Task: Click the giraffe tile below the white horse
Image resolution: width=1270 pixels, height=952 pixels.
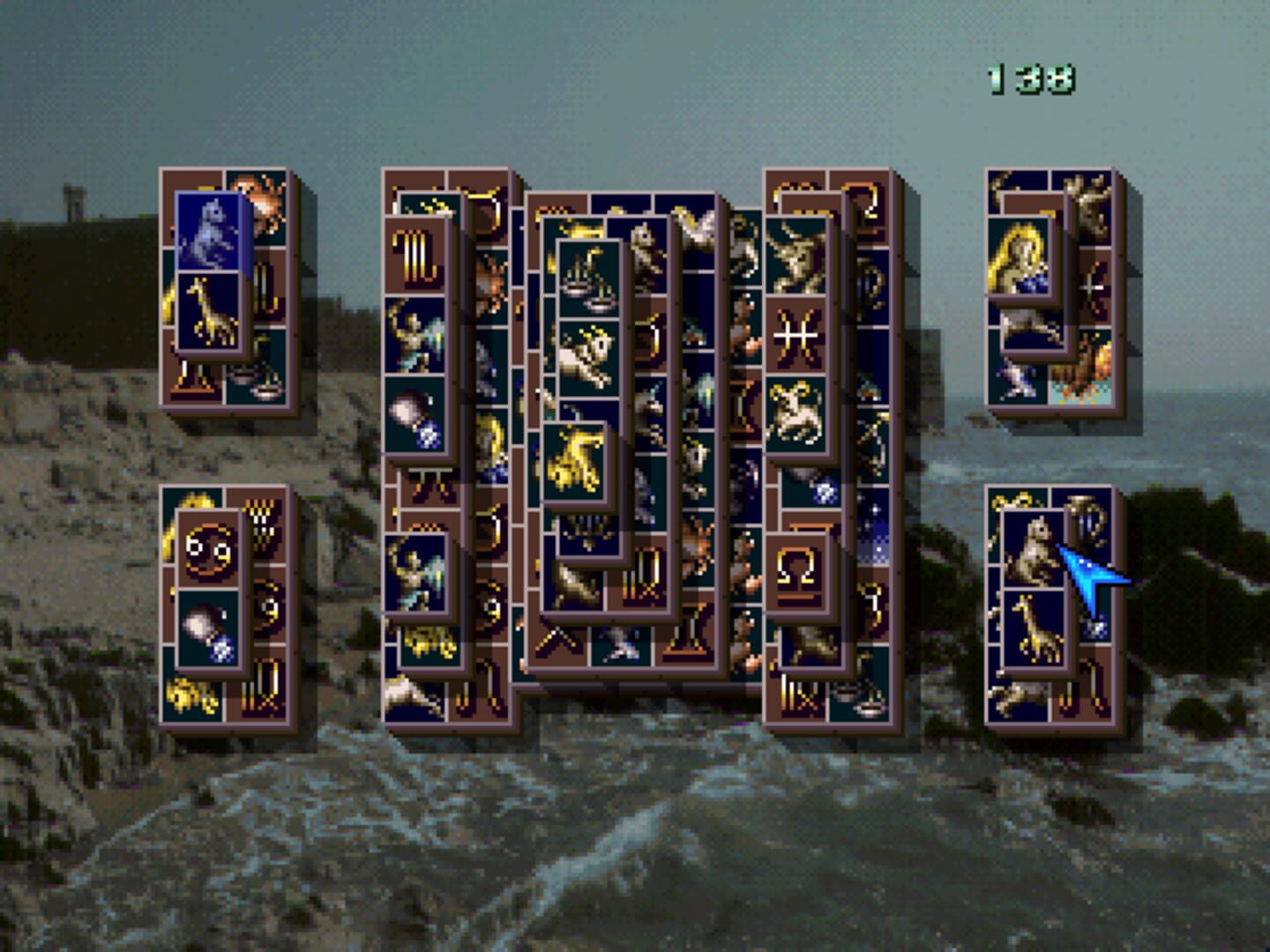Action: (x=208, y=310)
